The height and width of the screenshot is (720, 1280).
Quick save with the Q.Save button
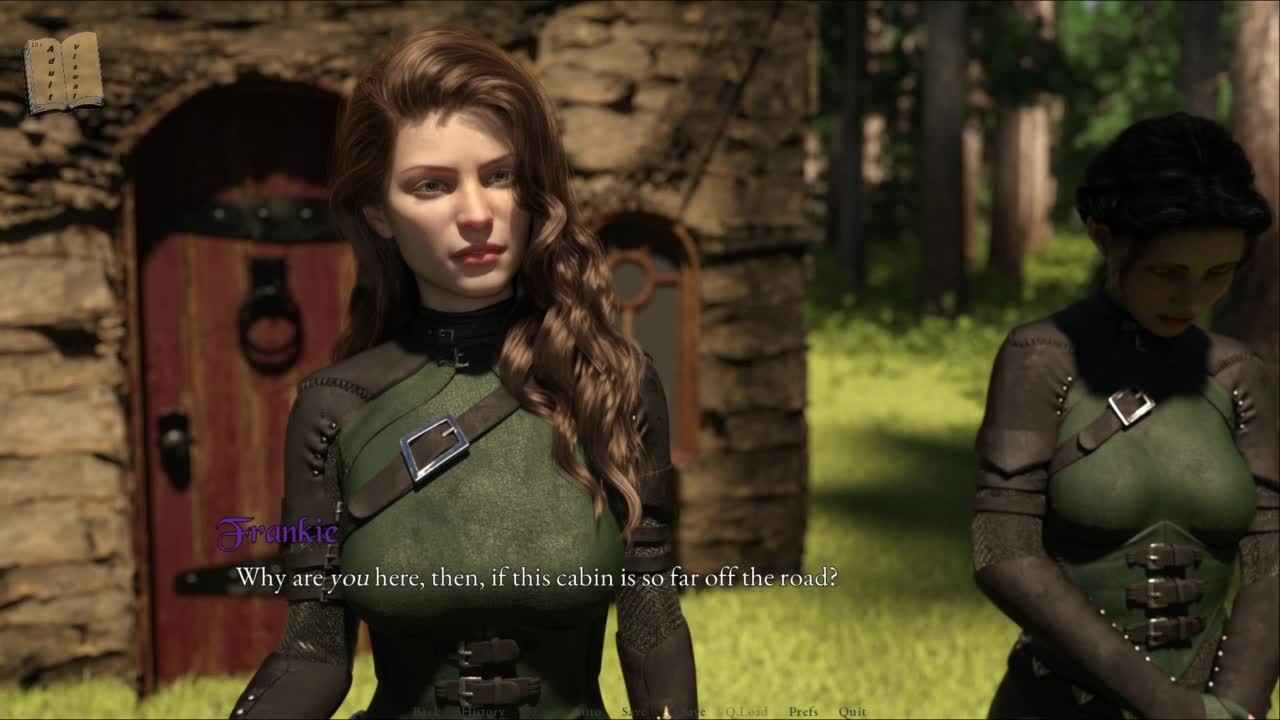(x=688, y=712)
